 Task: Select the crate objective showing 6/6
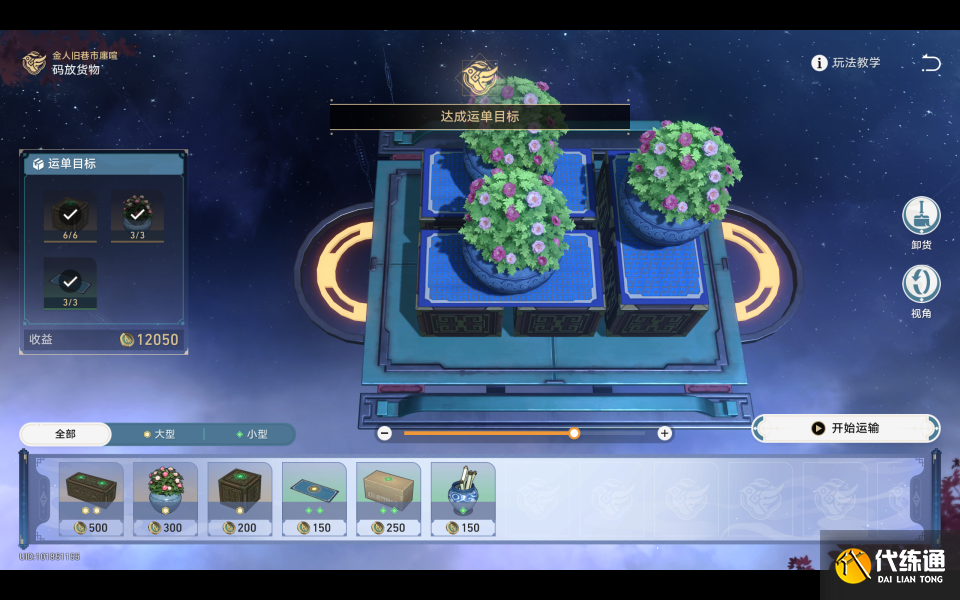(x=70, y=215)
